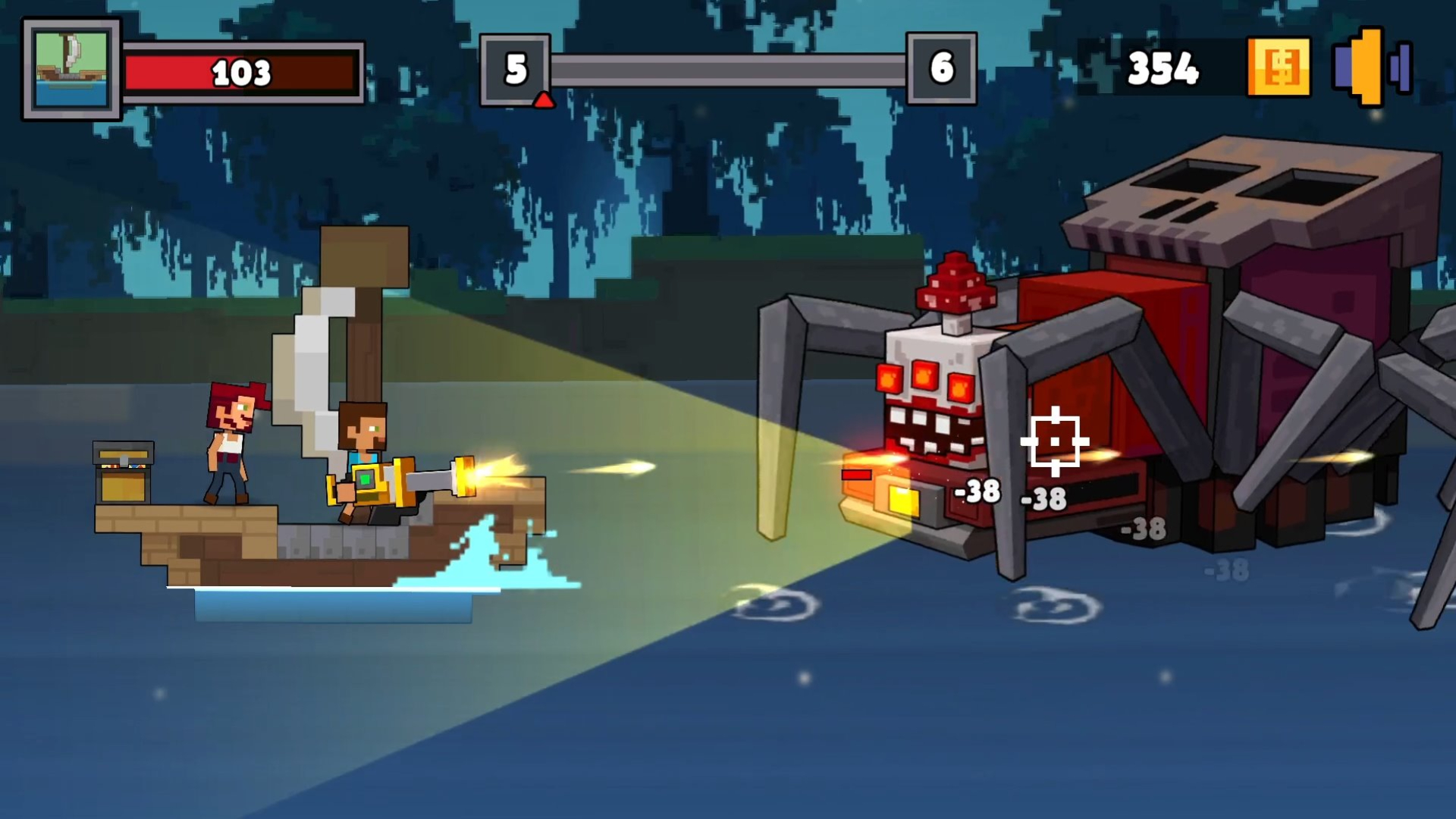Expand the level progress bar between 5 and 6
This screenshot has width=1456, height=819.
[728, 68]
